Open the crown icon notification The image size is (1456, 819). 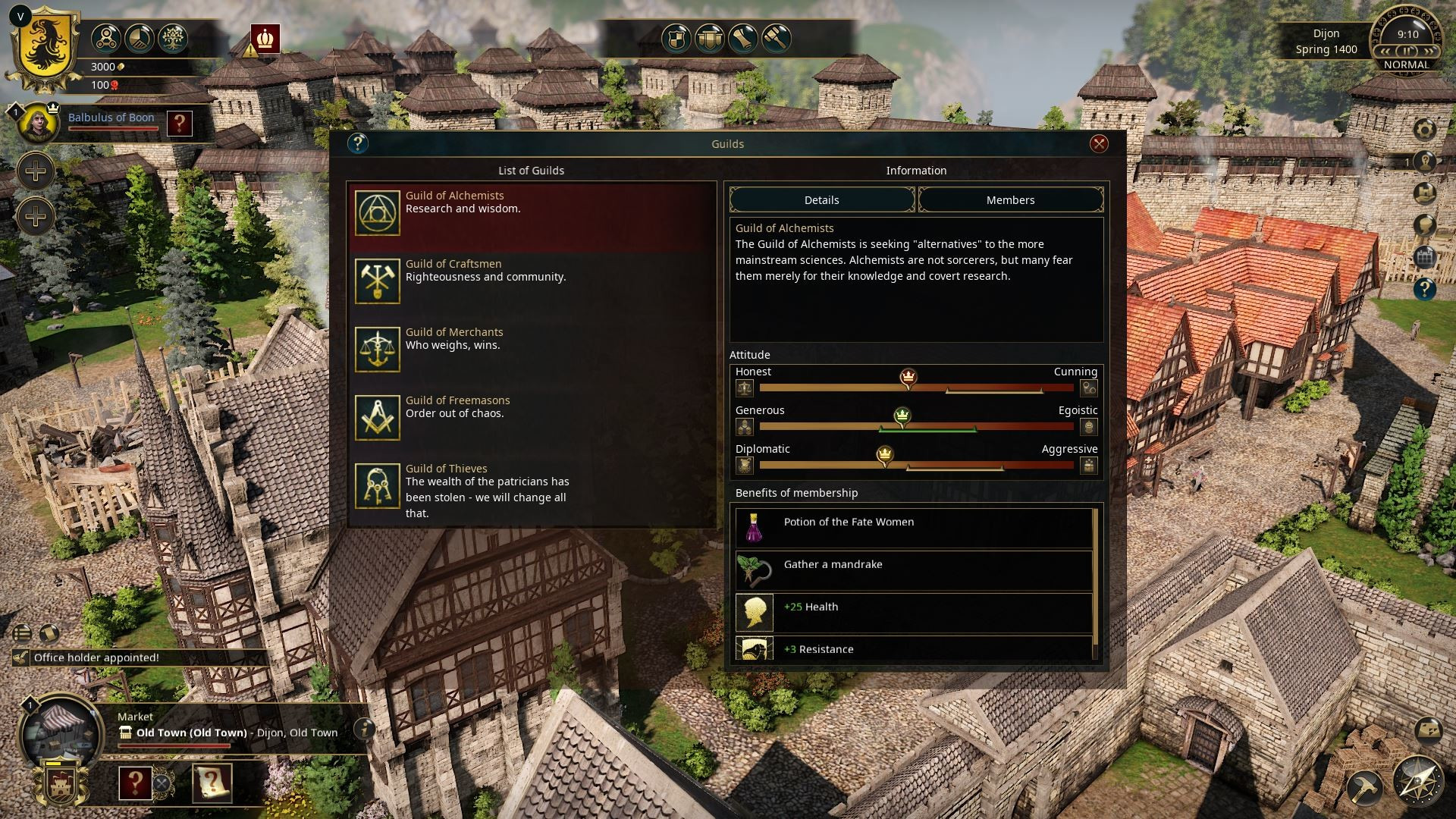coord(265,39)
